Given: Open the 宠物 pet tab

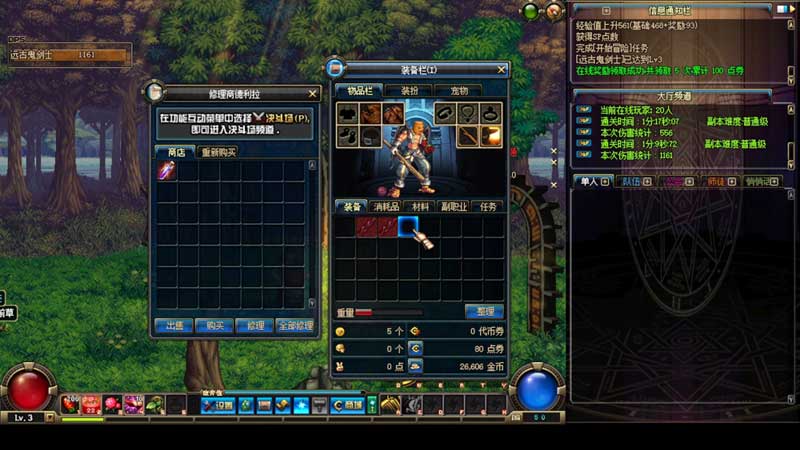Looking at the screenshot, I should coord(458,90).
